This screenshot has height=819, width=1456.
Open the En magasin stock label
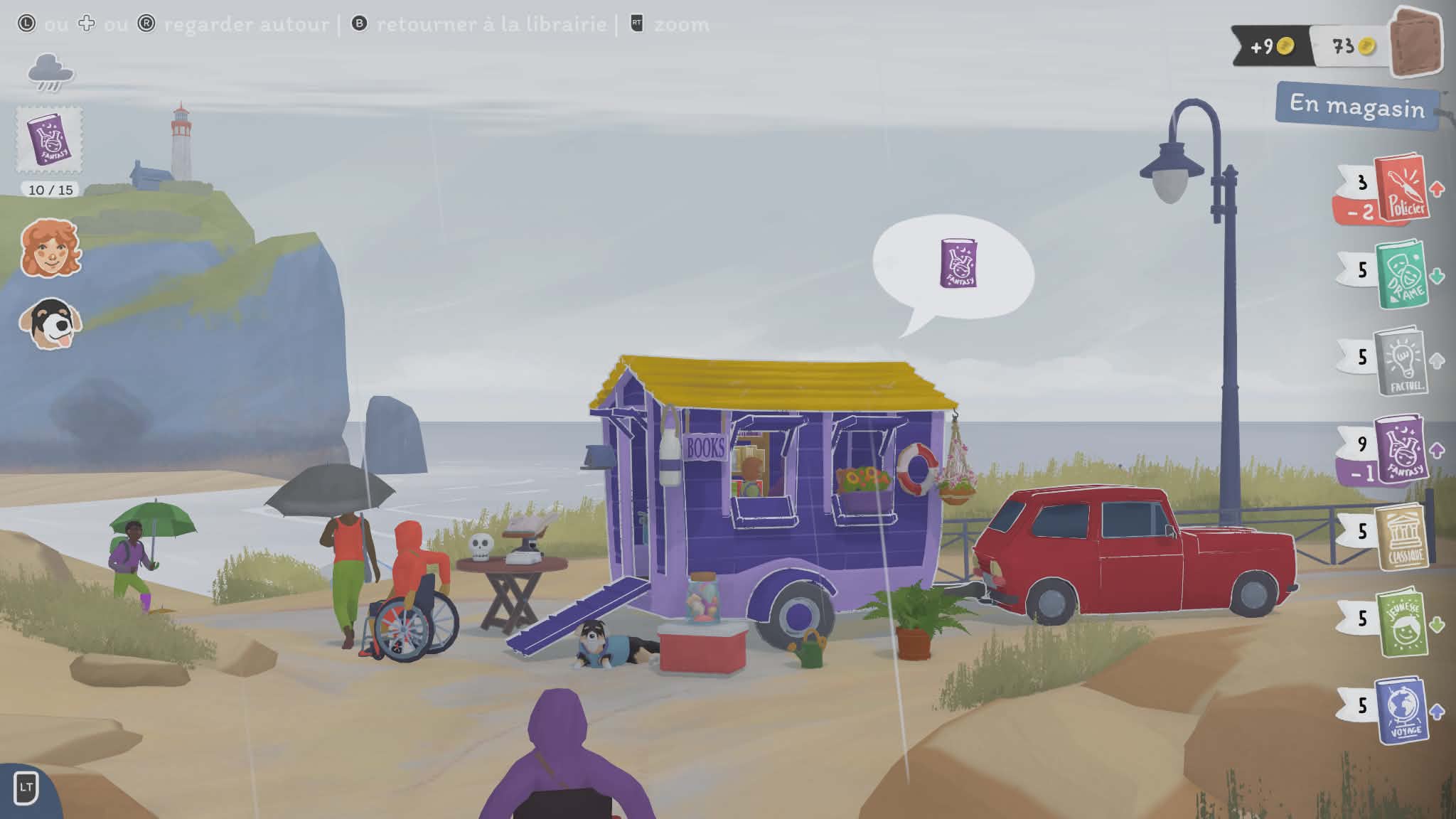[x=1356, y=107]
